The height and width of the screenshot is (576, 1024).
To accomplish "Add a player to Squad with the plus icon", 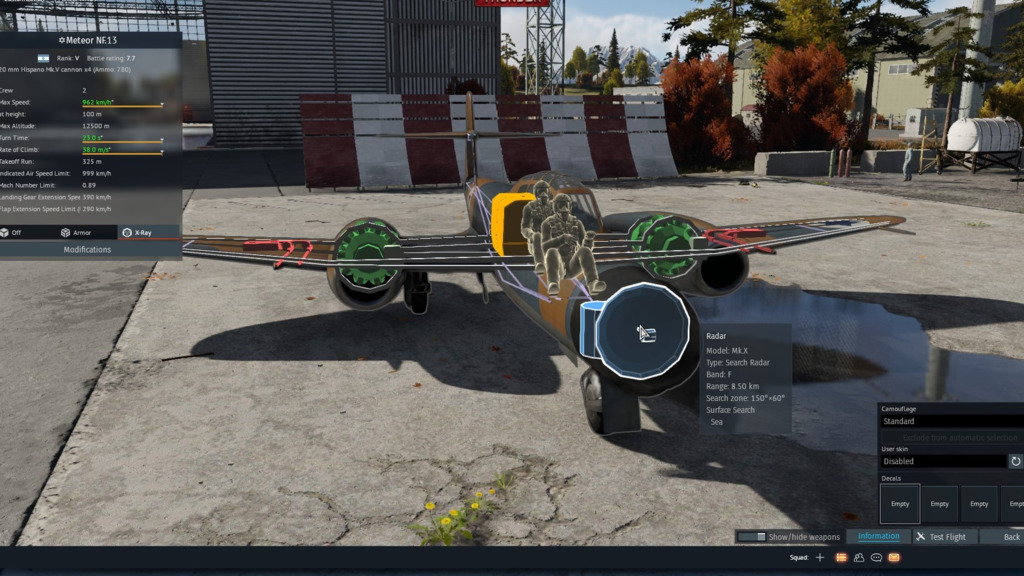I will pos(820,557).
